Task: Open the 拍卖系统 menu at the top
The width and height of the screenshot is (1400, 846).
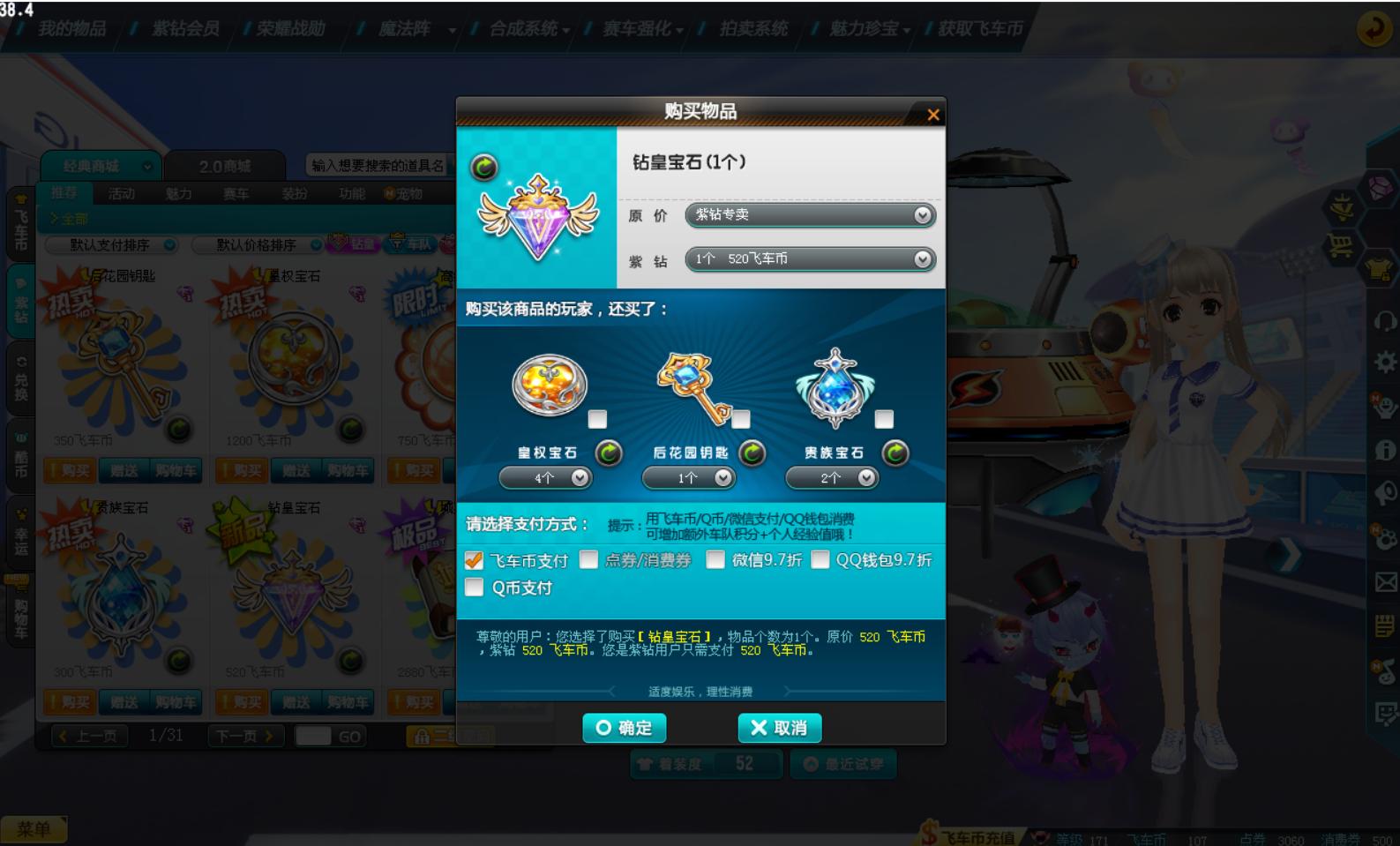Action: coord(754,26)
